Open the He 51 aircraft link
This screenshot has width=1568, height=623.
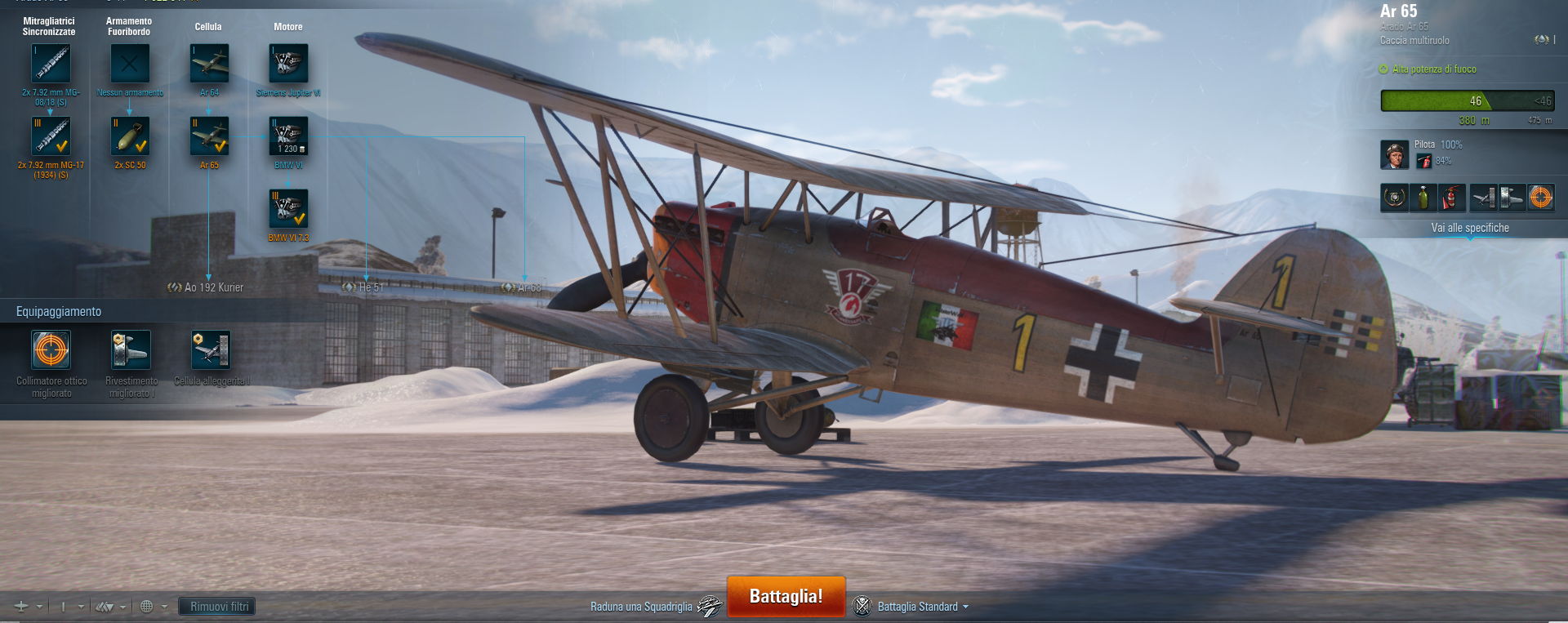(363, 287)
